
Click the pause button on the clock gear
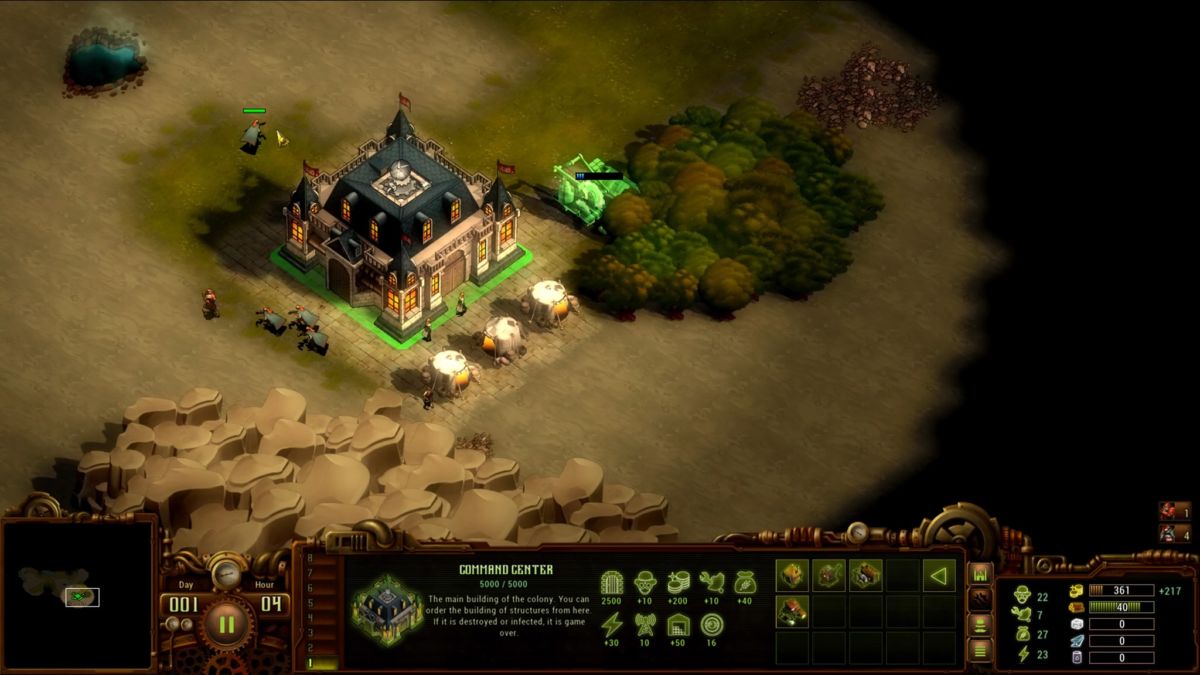[x=227, y=626]
